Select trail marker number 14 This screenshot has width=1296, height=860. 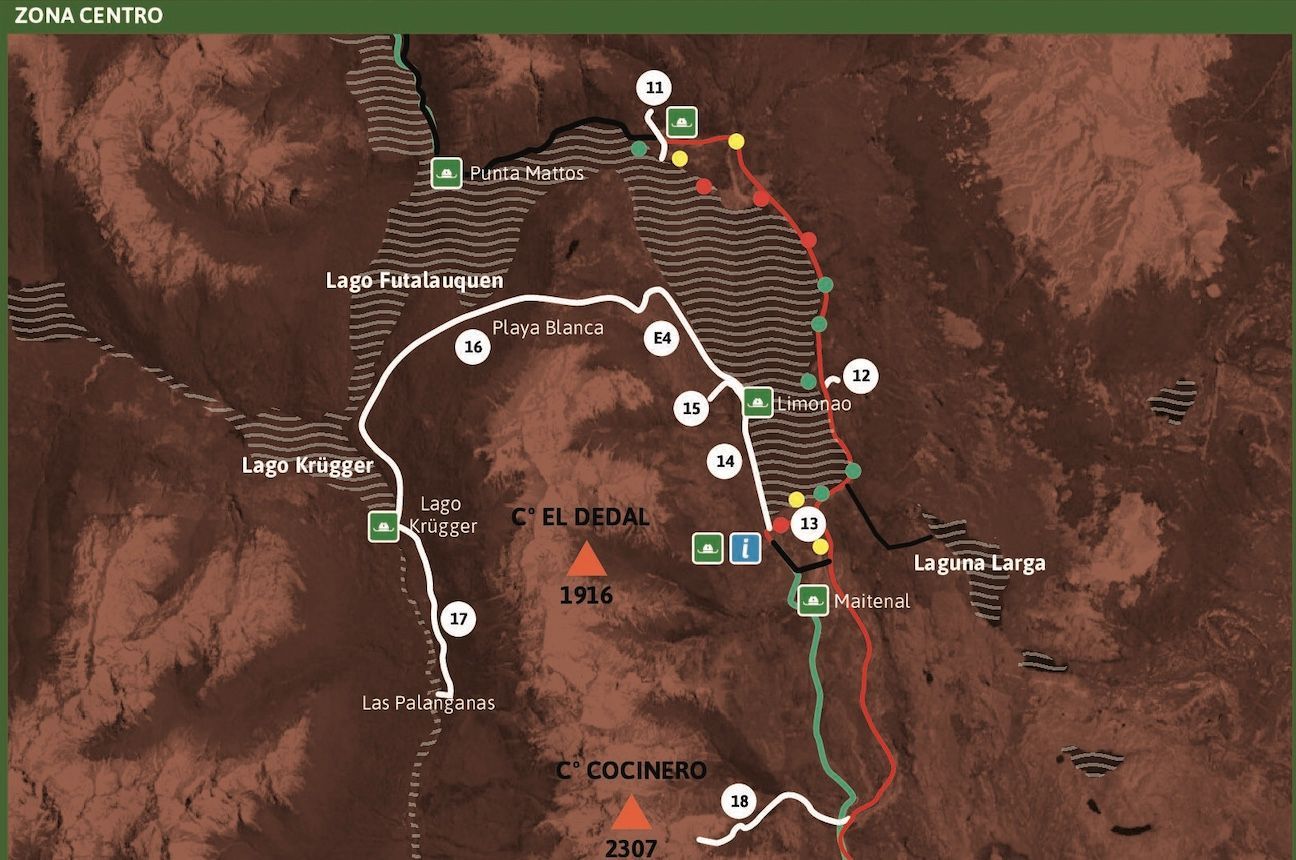(x=726, y=461)
